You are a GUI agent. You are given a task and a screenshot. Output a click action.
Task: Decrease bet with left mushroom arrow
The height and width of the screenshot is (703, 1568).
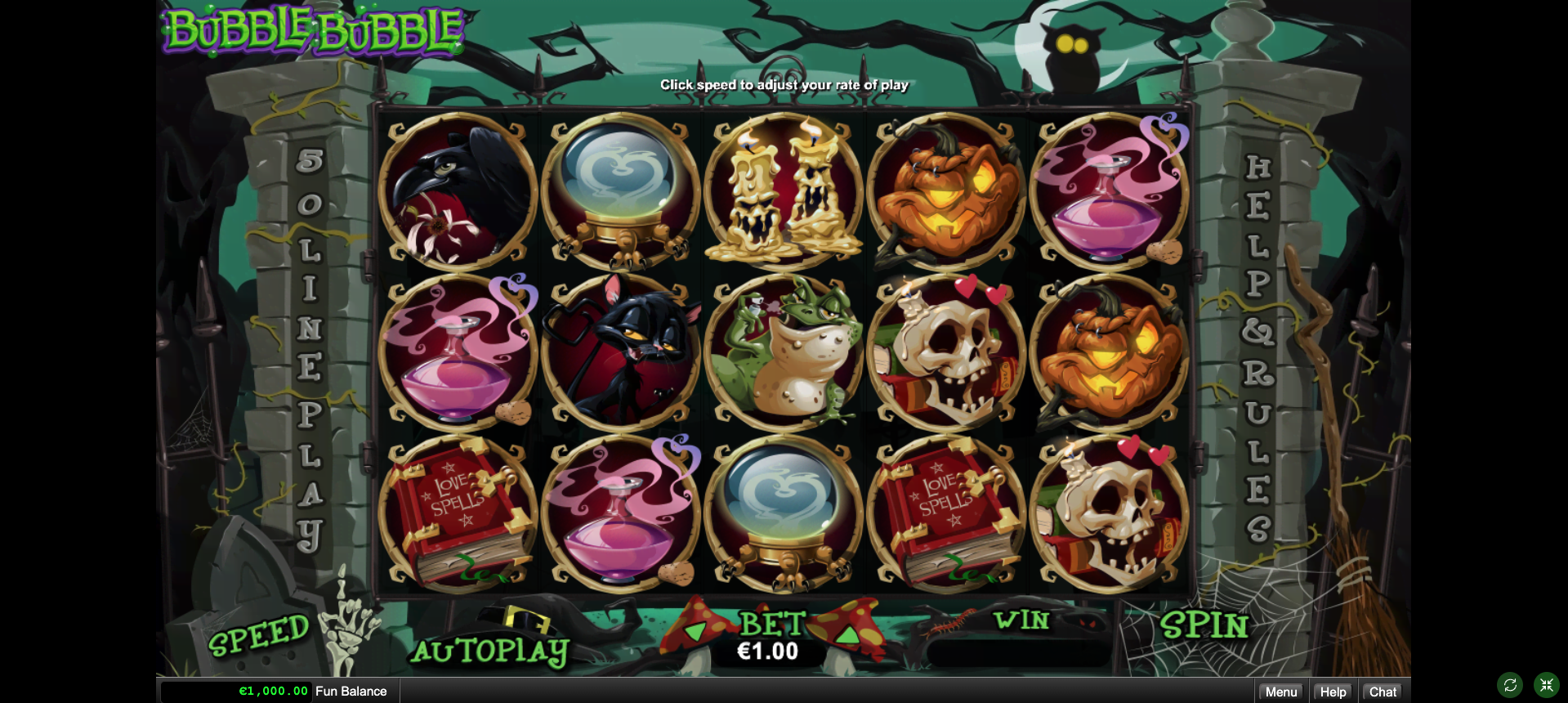[x=695, y=631]
